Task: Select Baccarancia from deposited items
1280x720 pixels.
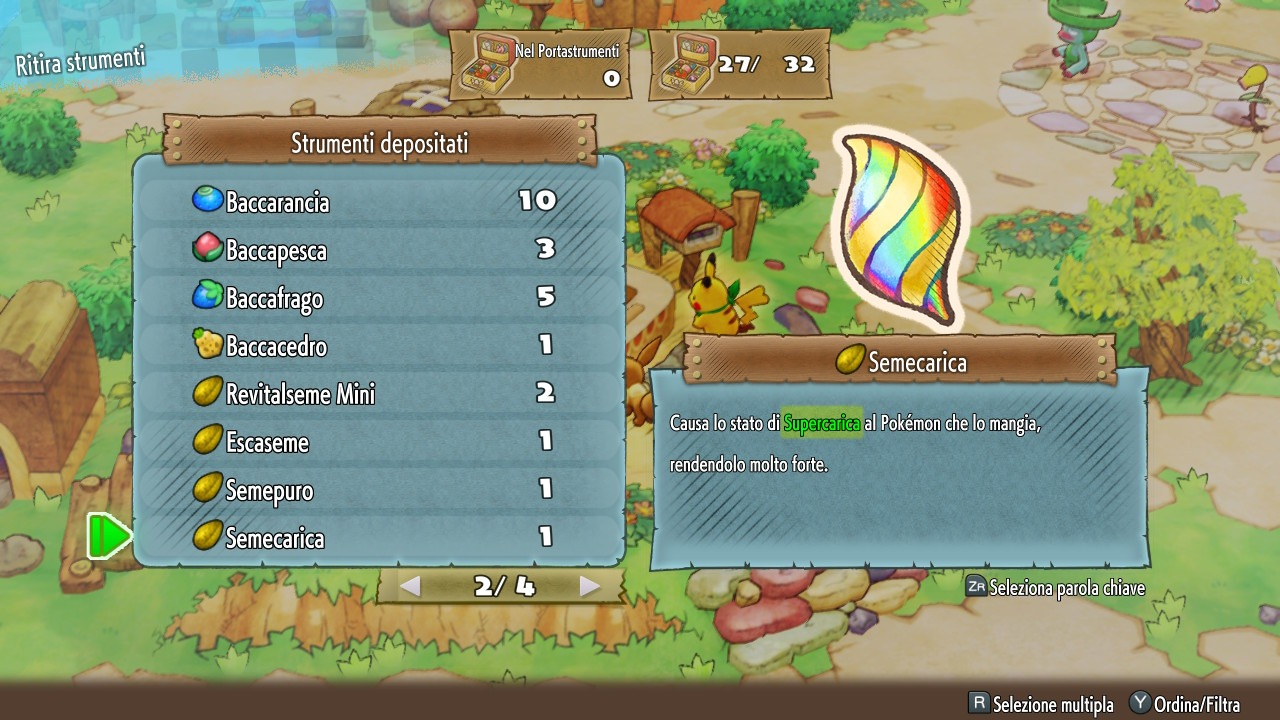Action: click(x=378, y=201)
